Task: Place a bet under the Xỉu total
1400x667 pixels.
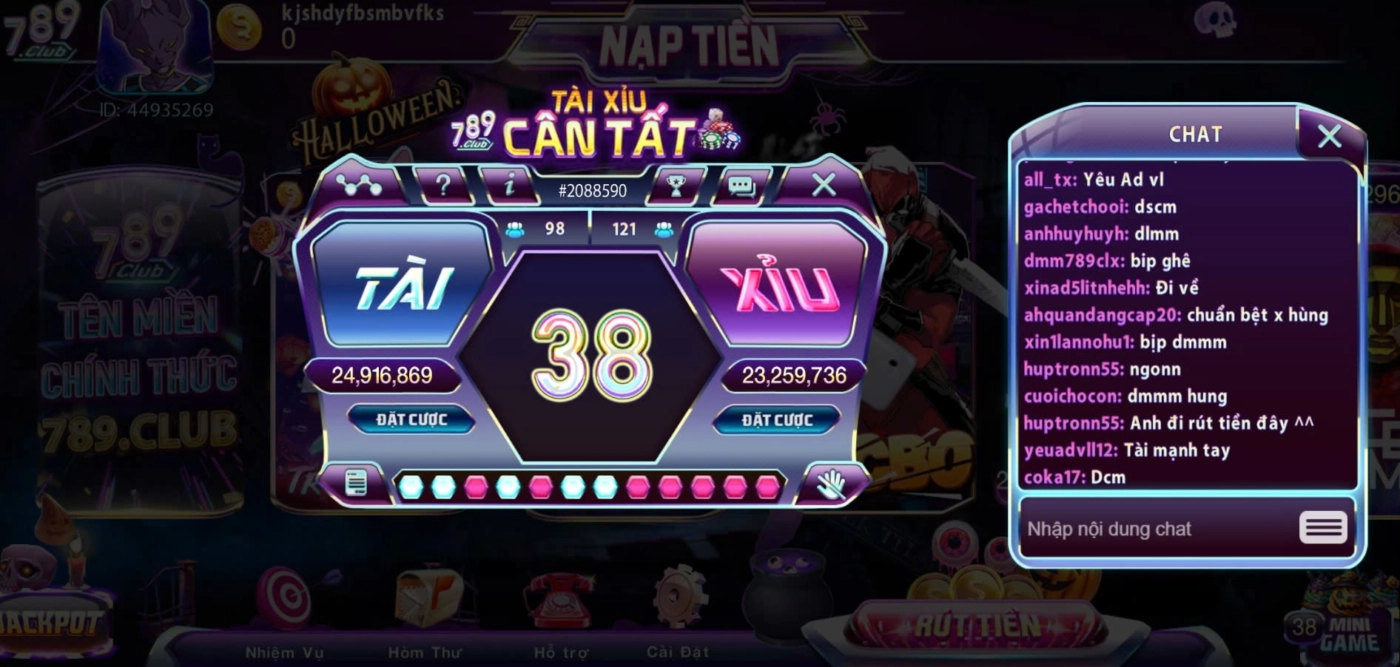Action: coord(776,420)
